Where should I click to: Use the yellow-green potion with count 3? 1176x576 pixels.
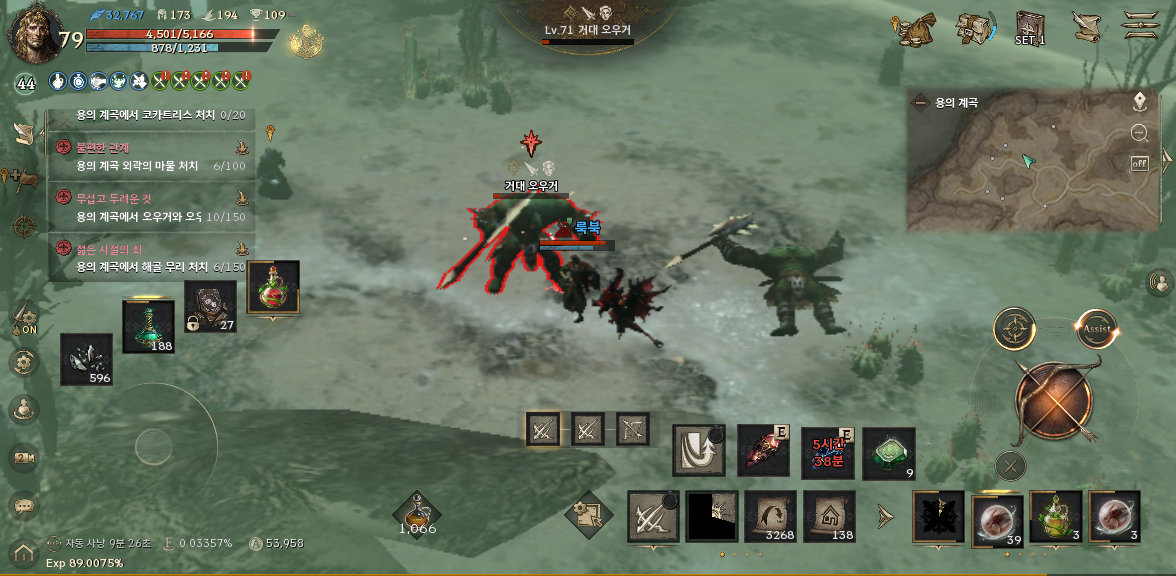tap(1055, 517)
